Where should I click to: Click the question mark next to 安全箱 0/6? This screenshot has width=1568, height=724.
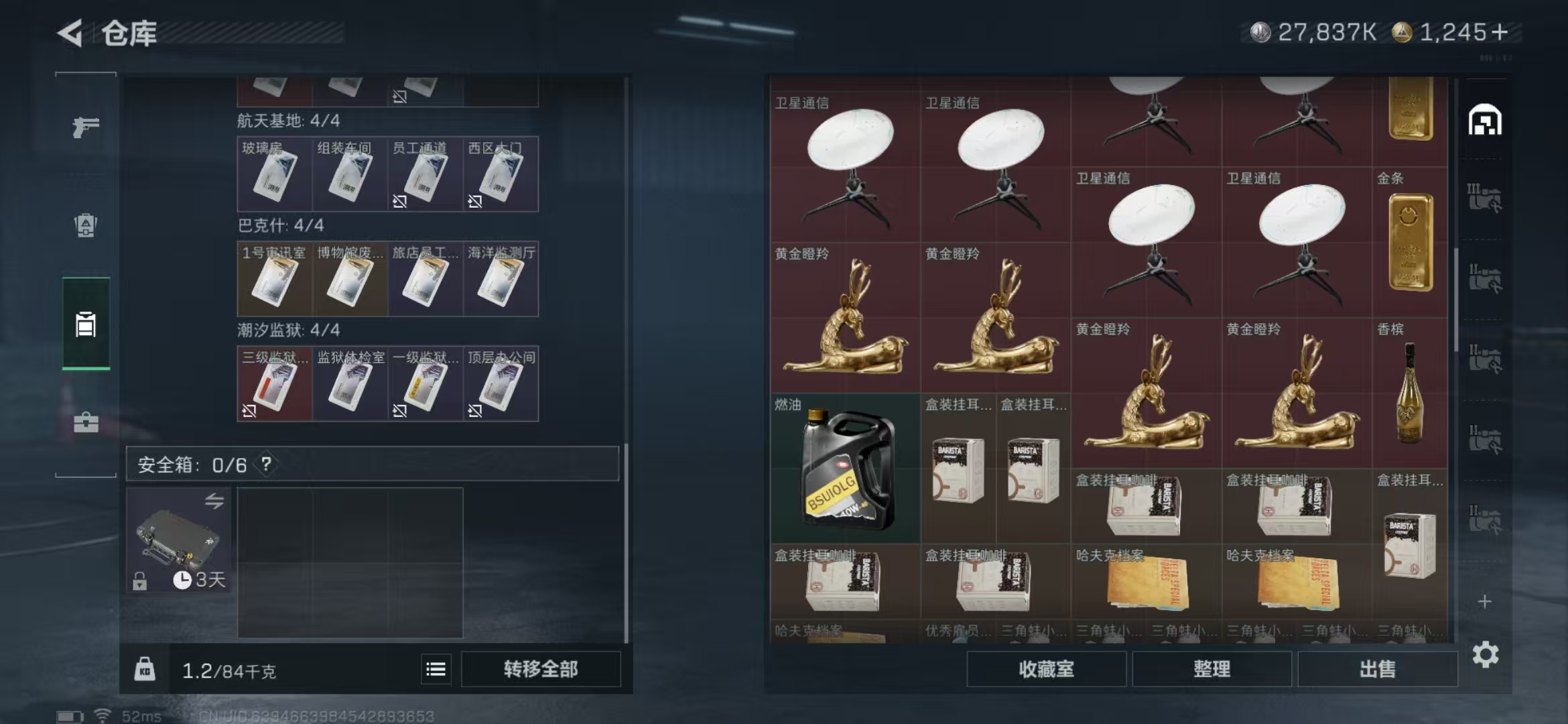coord(267,463)
